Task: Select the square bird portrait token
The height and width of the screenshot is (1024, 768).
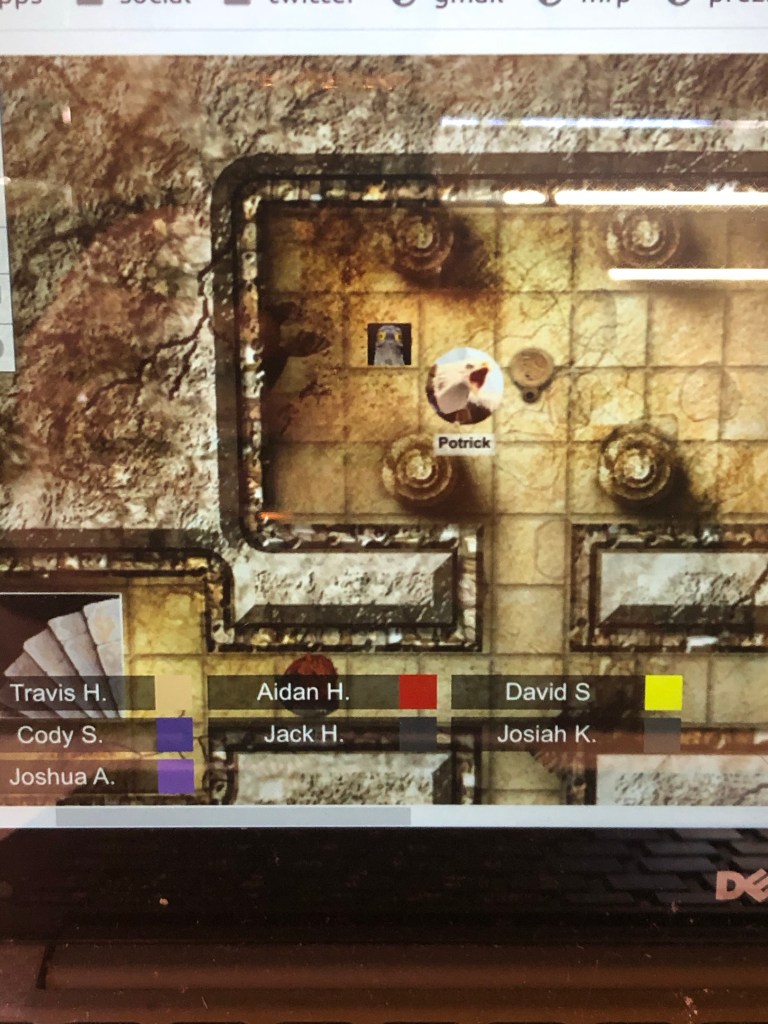Action: tap(388, 344)
